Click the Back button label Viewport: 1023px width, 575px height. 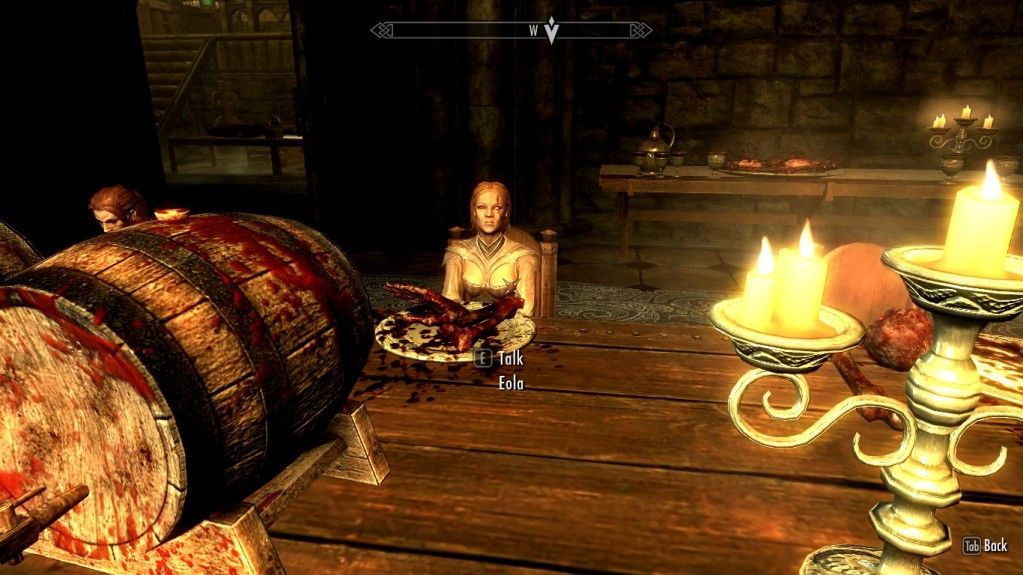point(995,546)
